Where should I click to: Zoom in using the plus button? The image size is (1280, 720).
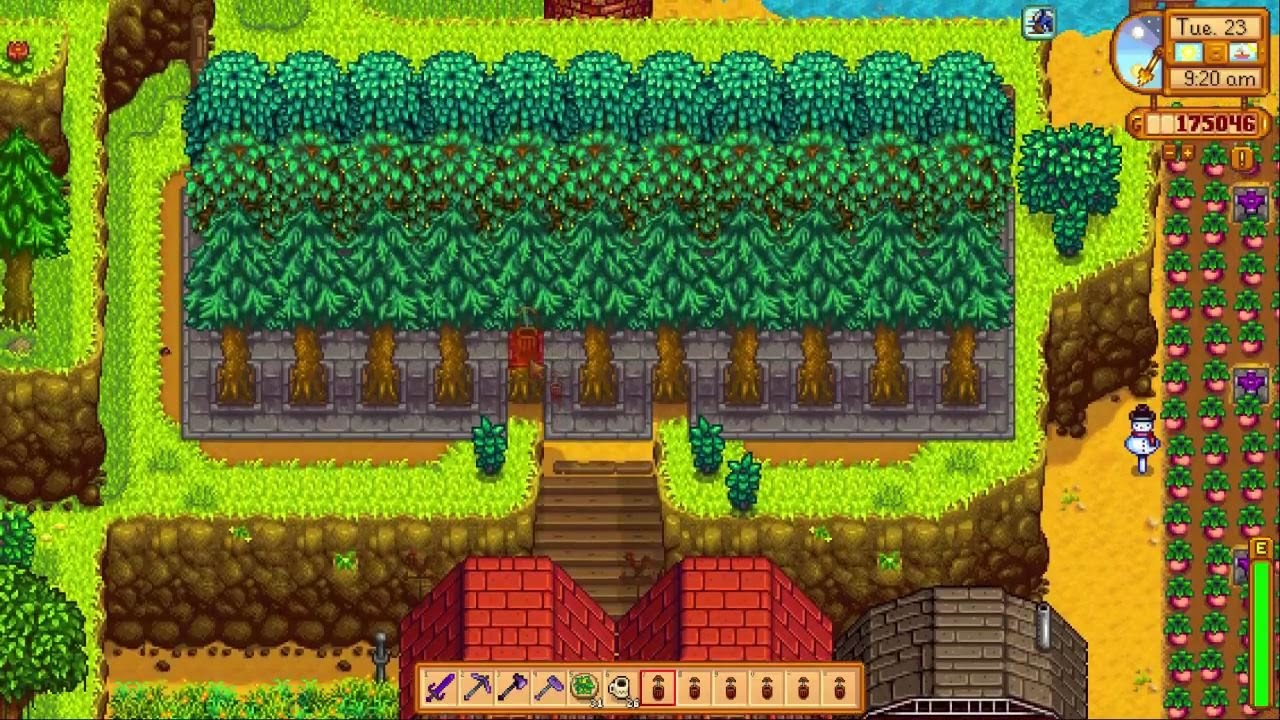click(x=1188, y=151)
